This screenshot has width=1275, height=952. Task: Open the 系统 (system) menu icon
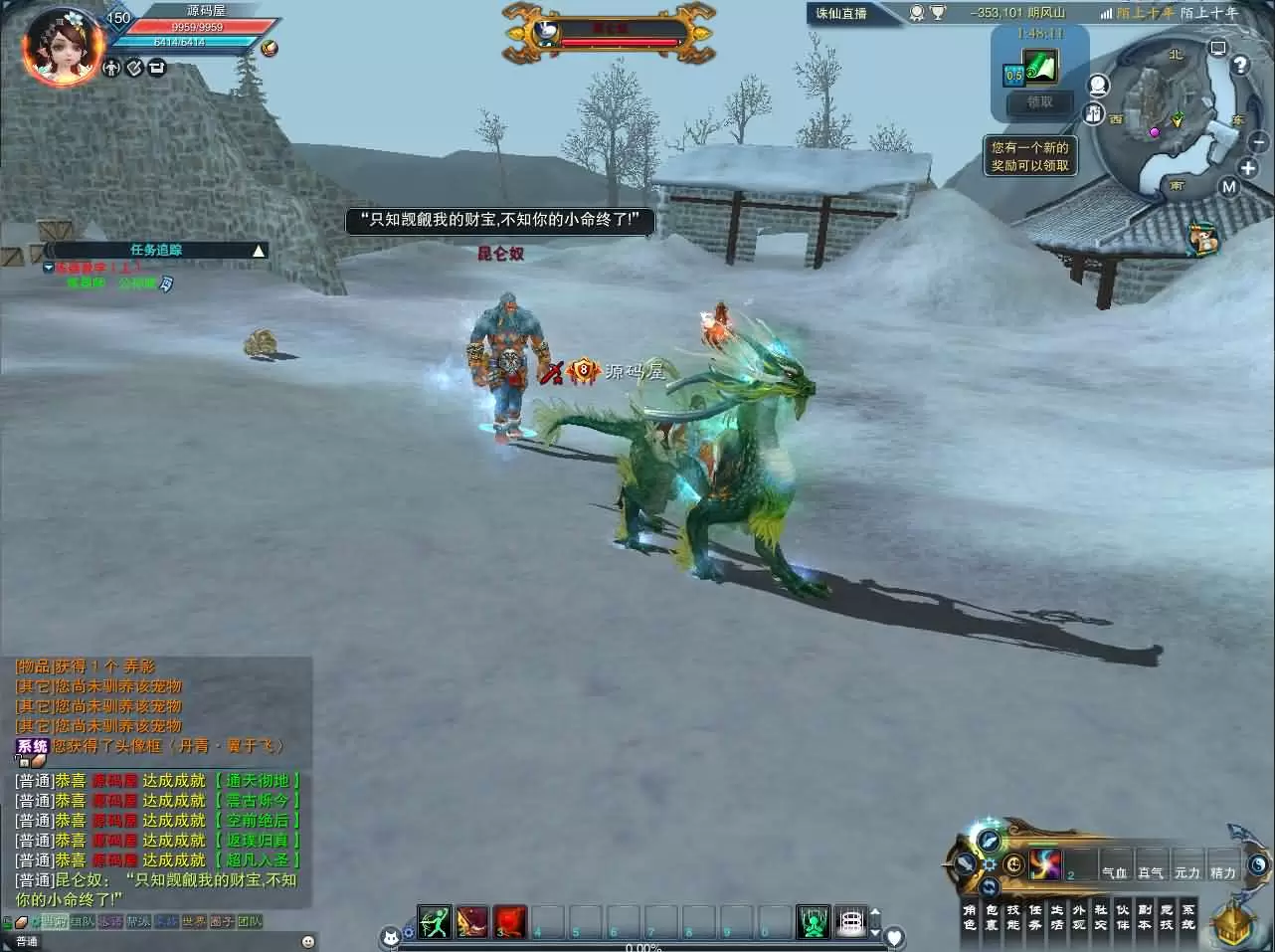pyautogui.click(x=1189, y=921)
